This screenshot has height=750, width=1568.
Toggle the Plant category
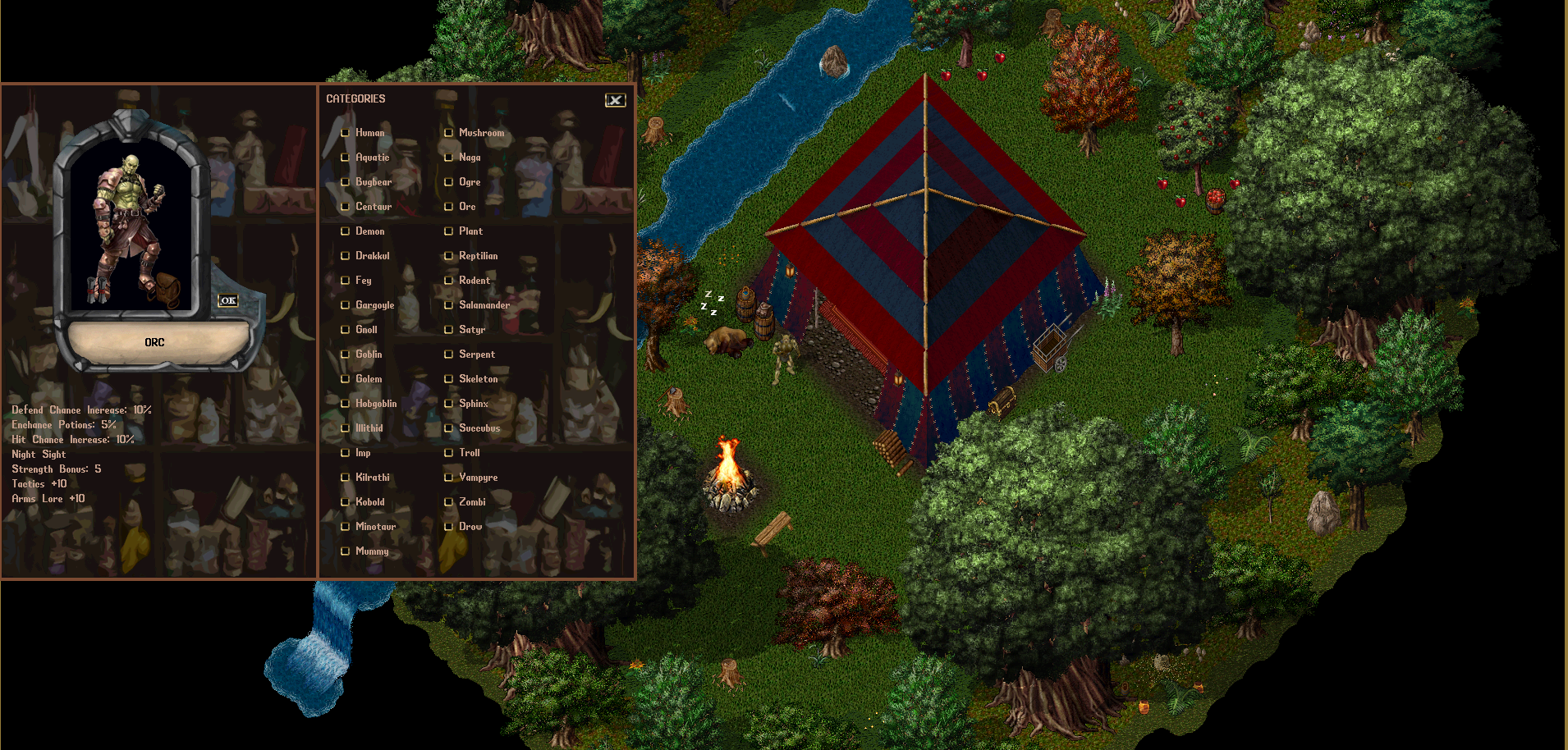click(448, 231)
